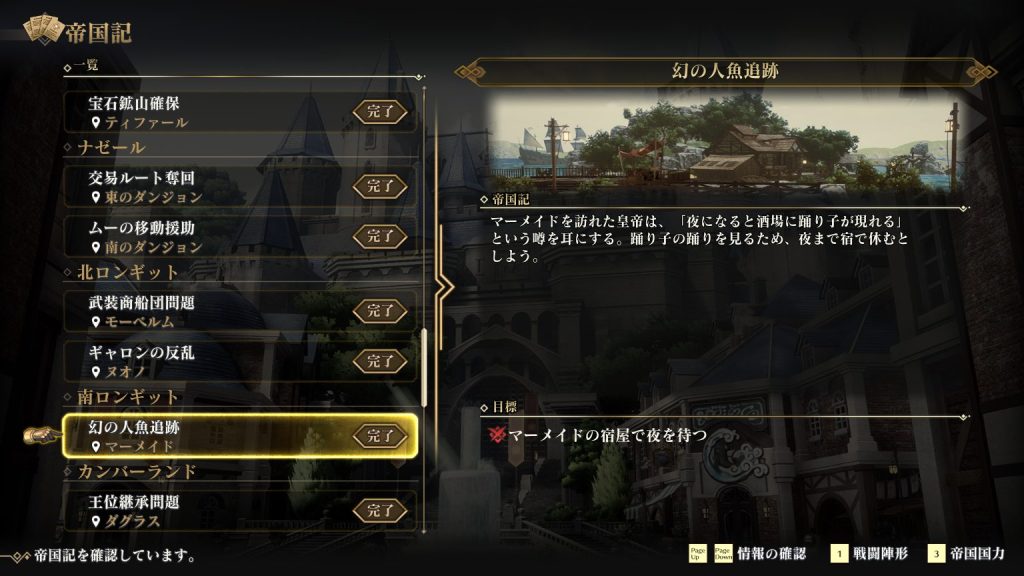Select the 武装商船団問題 quest entry
Viewport: 1024px width, 576px height.
236,310
